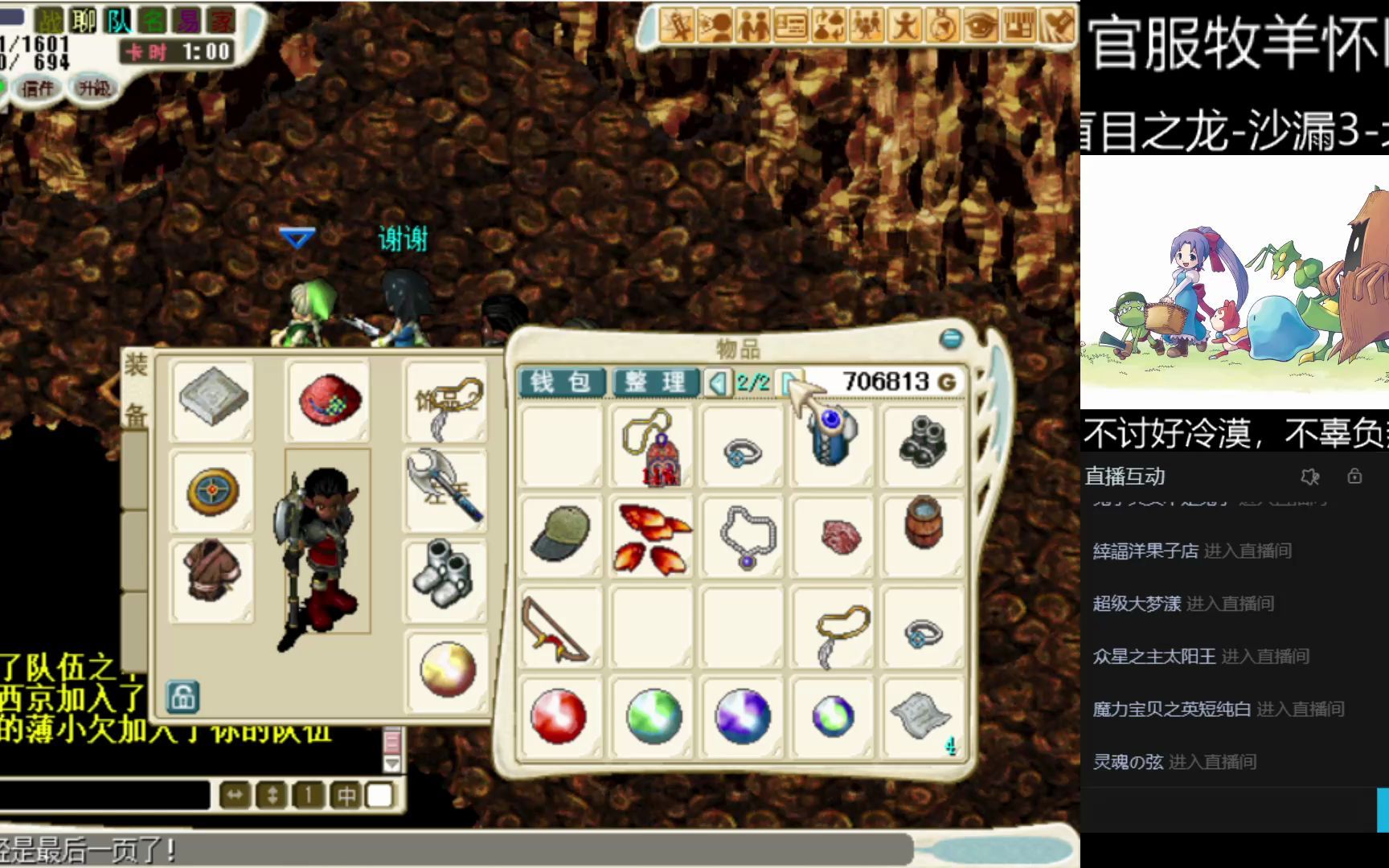Click the 升級 level-up button
The image size is (1389, 868).
pos(94,88)
